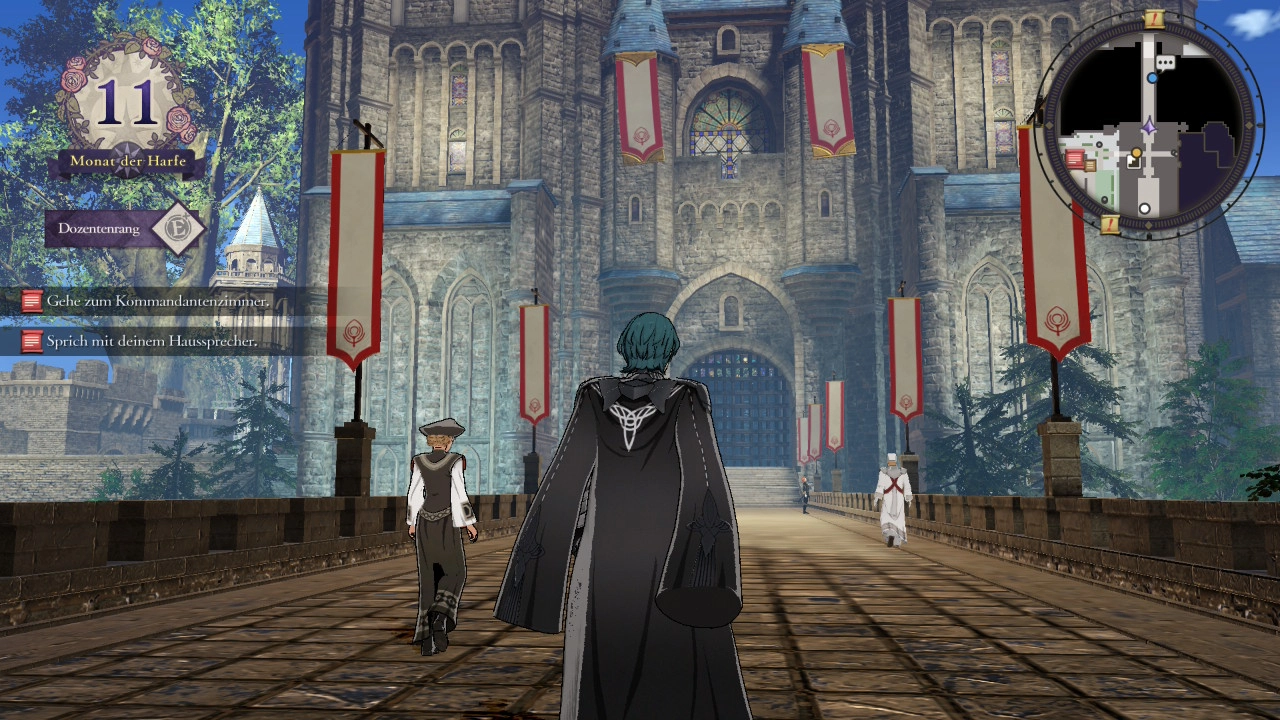Open the 'Gehe zum Kommandantenzimmer' objective
This screenshot has width=1280, height=720.
click(157, 301)
